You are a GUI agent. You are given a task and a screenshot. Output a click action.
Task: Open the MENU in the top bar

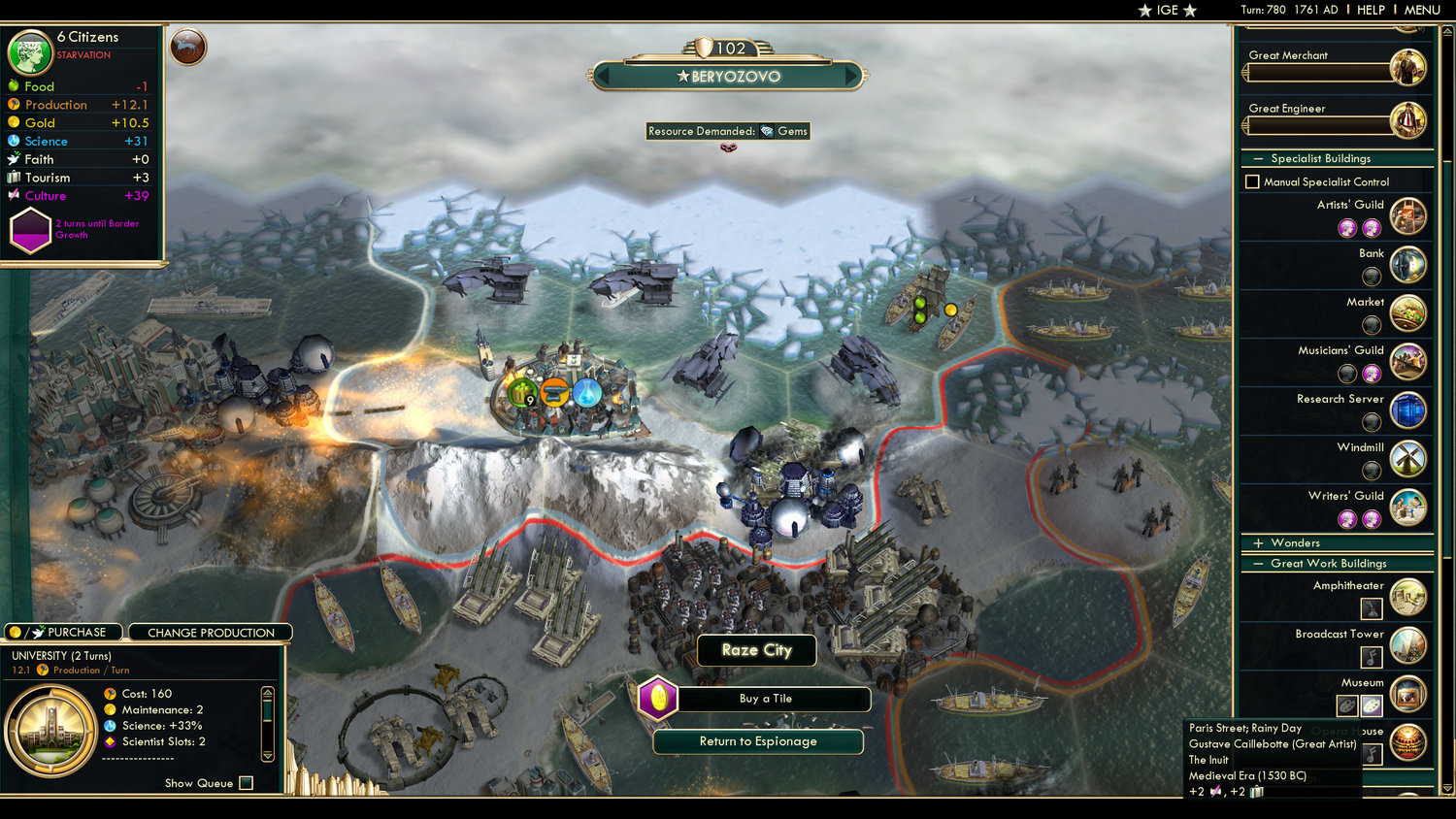tap(1421, 10)
